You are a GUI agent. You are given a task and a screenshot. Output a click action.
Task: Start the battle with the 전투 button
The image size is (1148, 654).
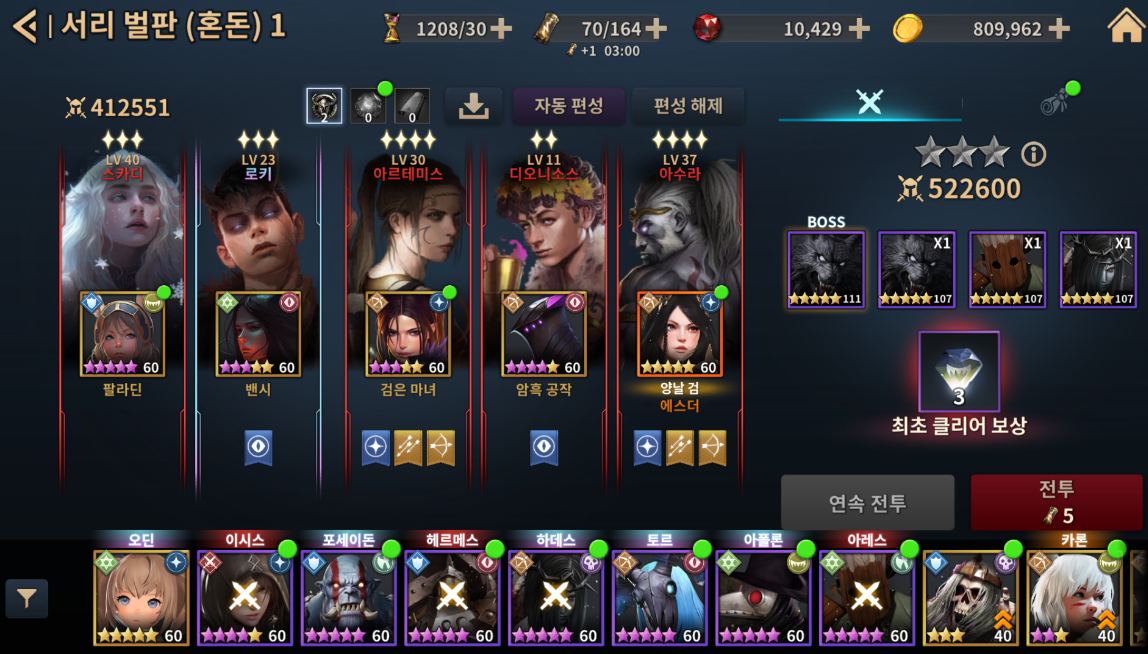point(1056,502)
